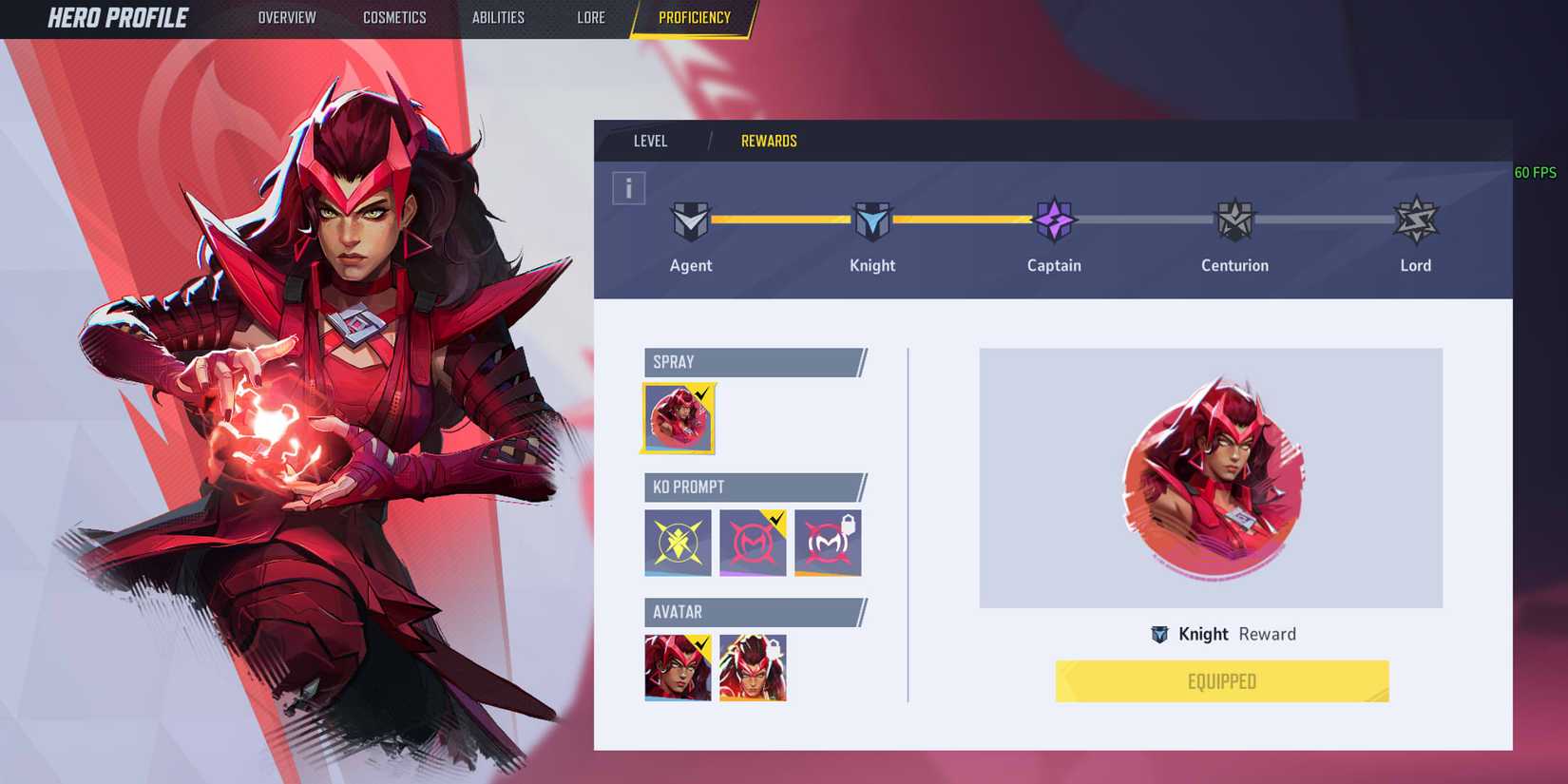Viewport: 1568px width, 784px height.
Task: Open the Overview page
Action: pos(287,17)
